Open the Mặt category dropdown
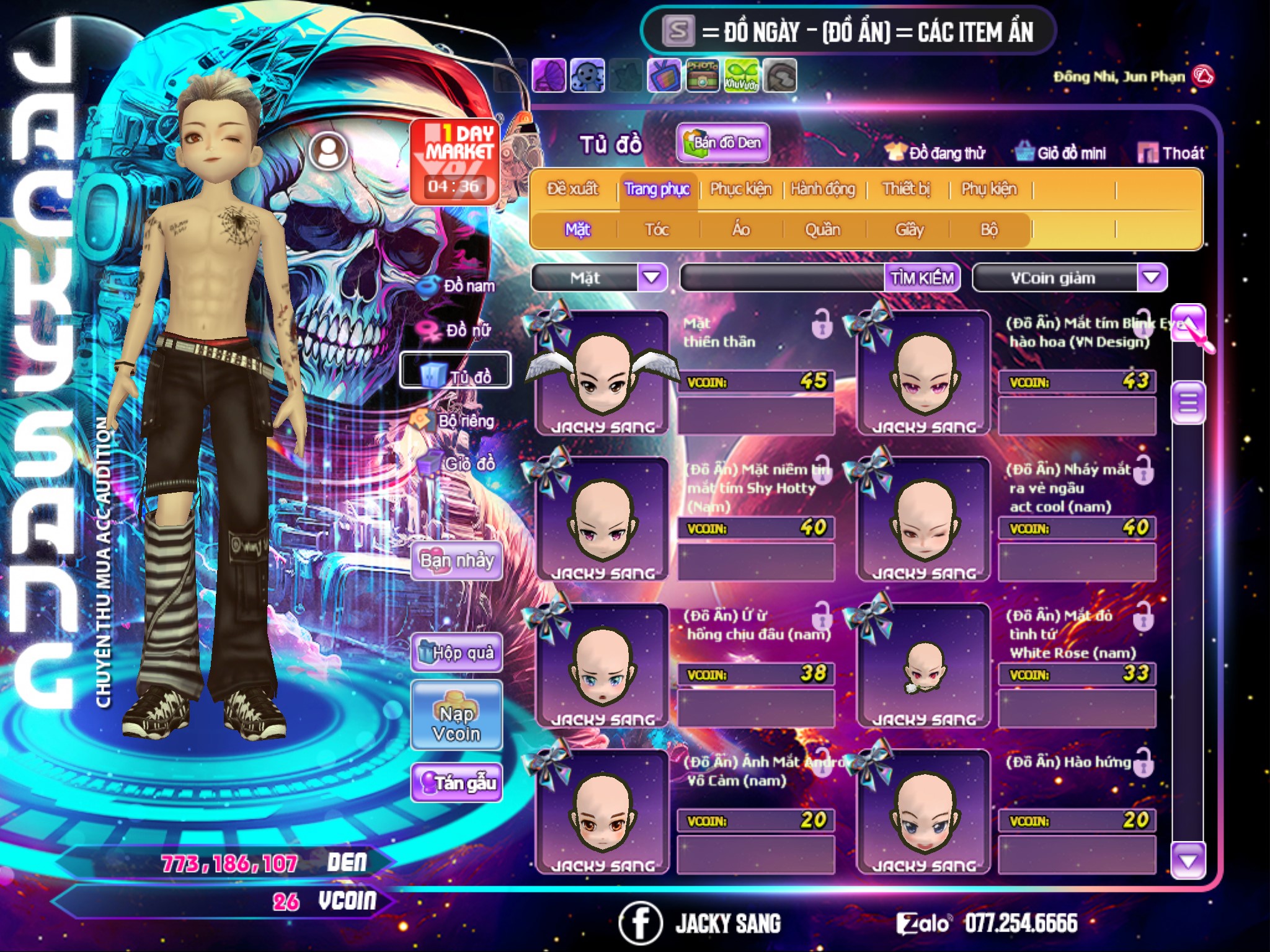This screenshot has height=952, width=1270. pos(652,278)
